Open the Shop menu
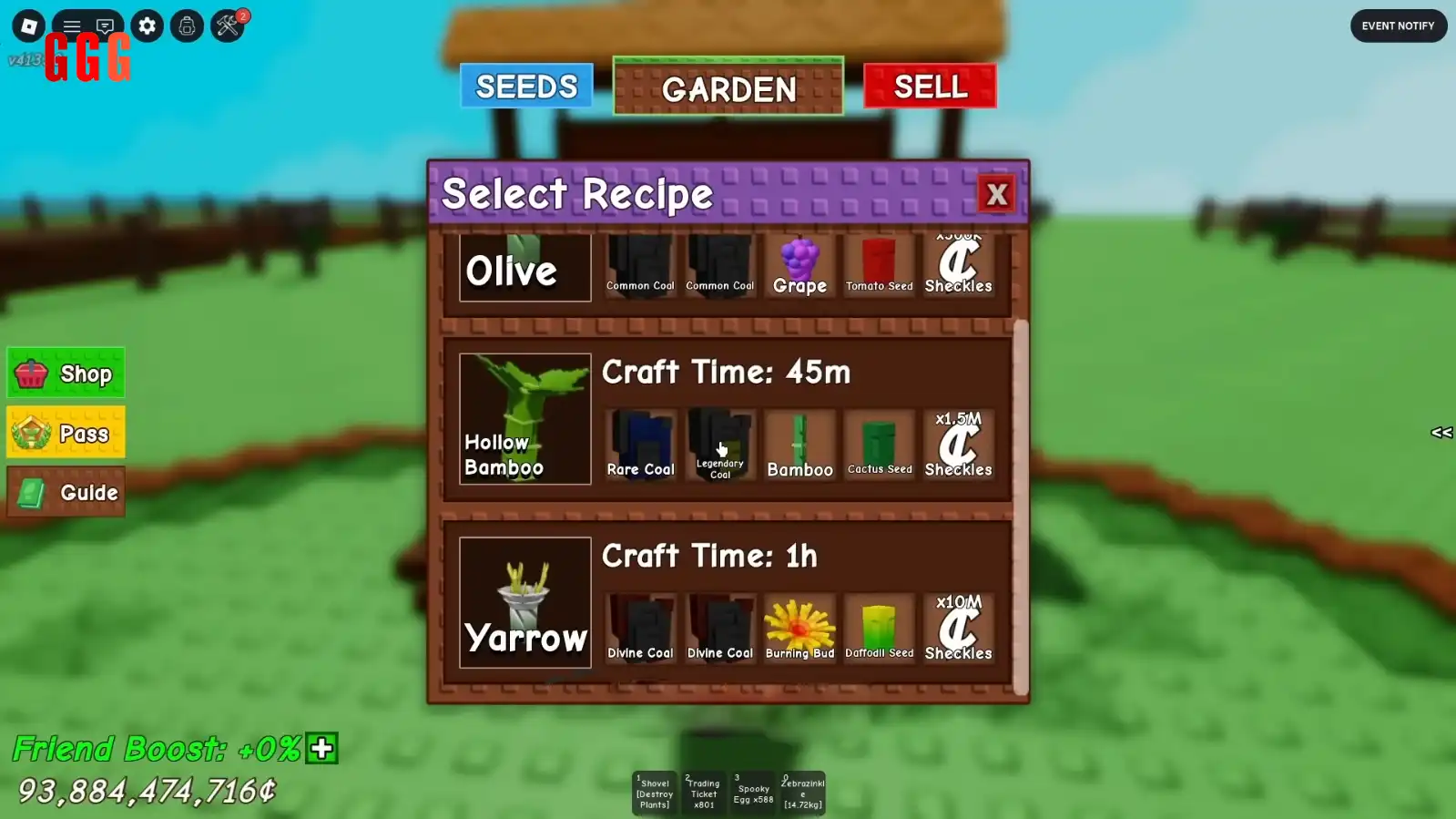Screen dimensions: 1456x819 point(66,374)
